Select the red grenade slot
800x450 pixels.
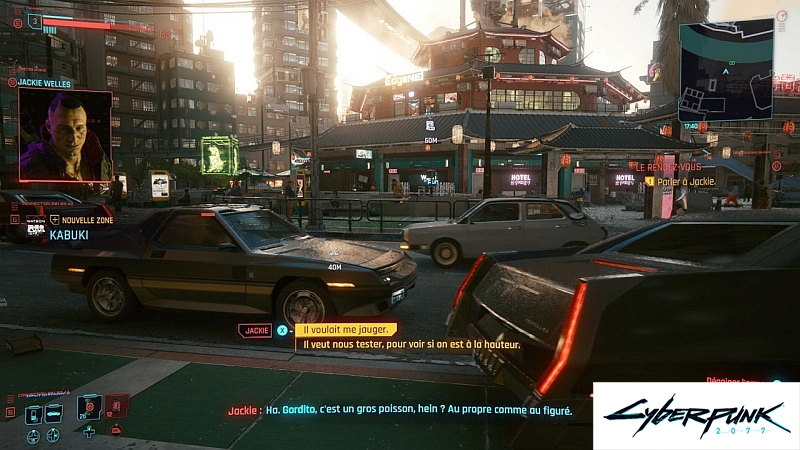[116, 406]
